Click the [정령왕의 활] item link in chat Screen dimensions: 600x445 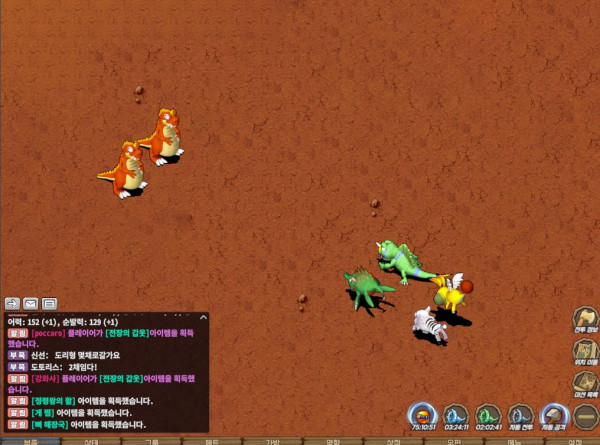[x=52, y=401]
